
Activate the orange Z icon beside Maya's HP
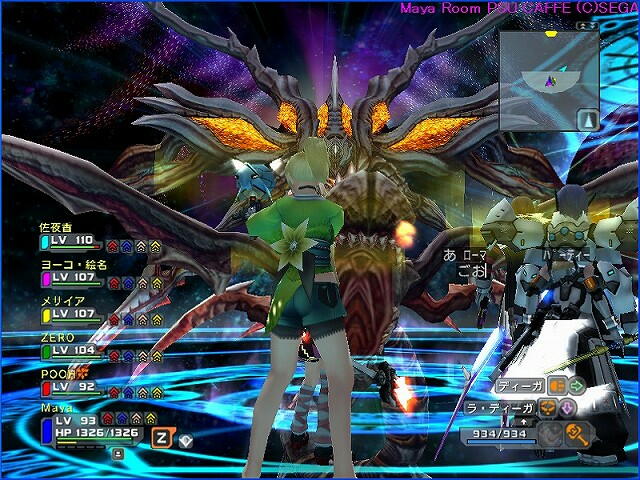click(x=160, y=437)
